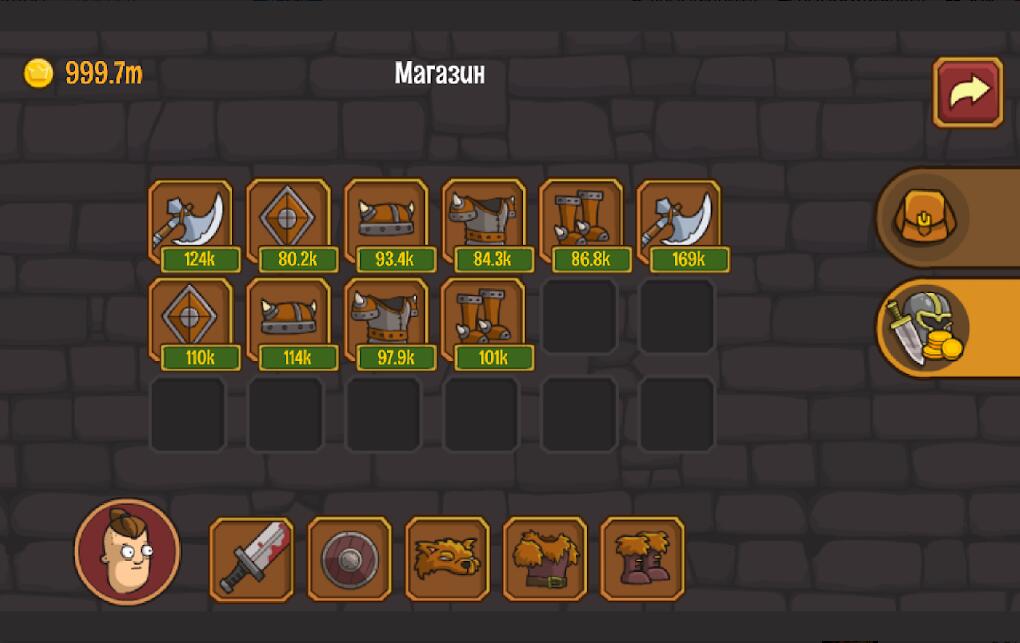The height and width of the screenshot is (643, 1020).
Task: Select the helmet and coins shop tab
Action: coord(922,328)
